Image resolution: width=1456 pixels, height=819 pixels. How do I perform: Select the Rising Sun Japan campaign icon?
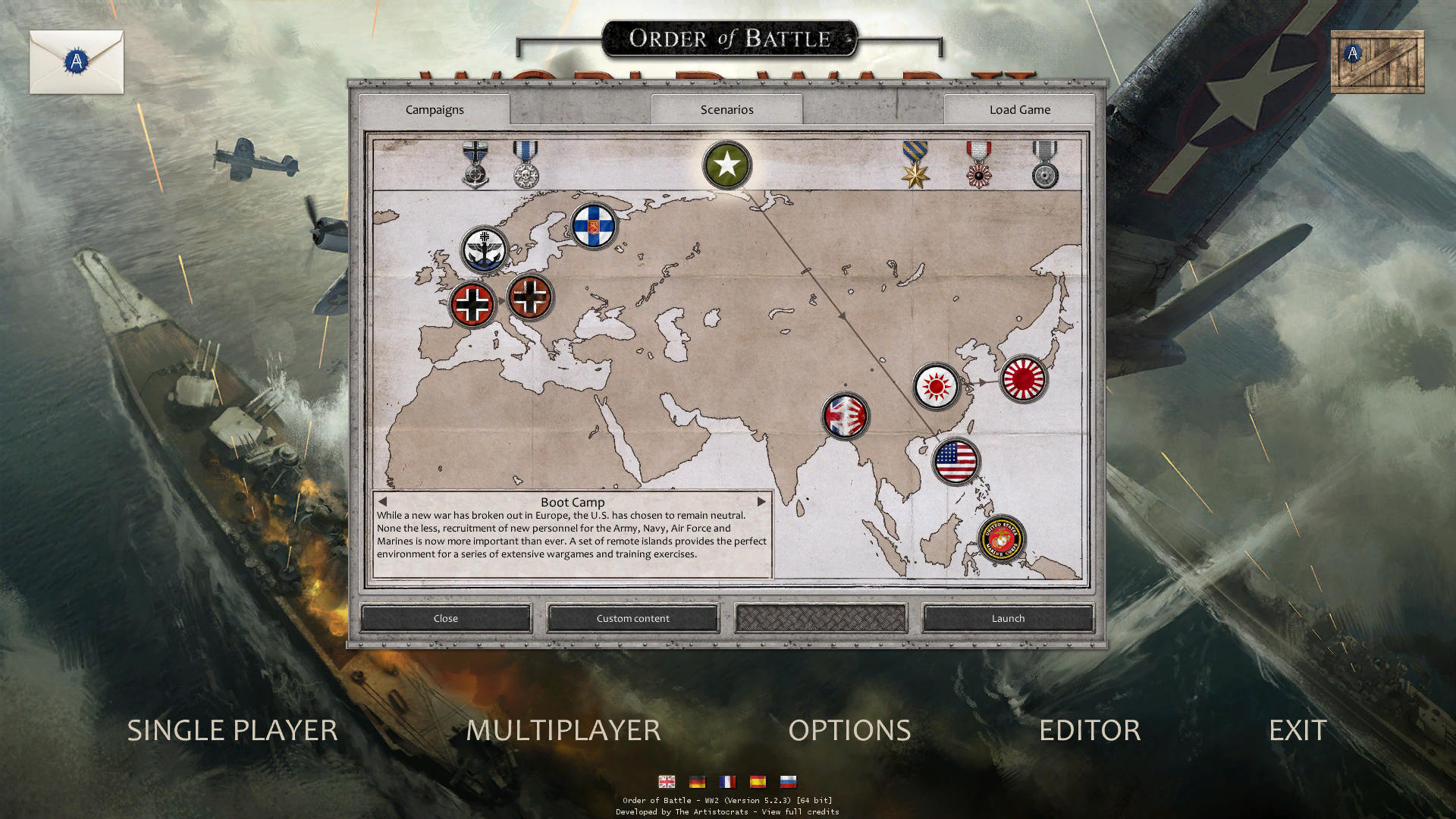(1023, 380)
